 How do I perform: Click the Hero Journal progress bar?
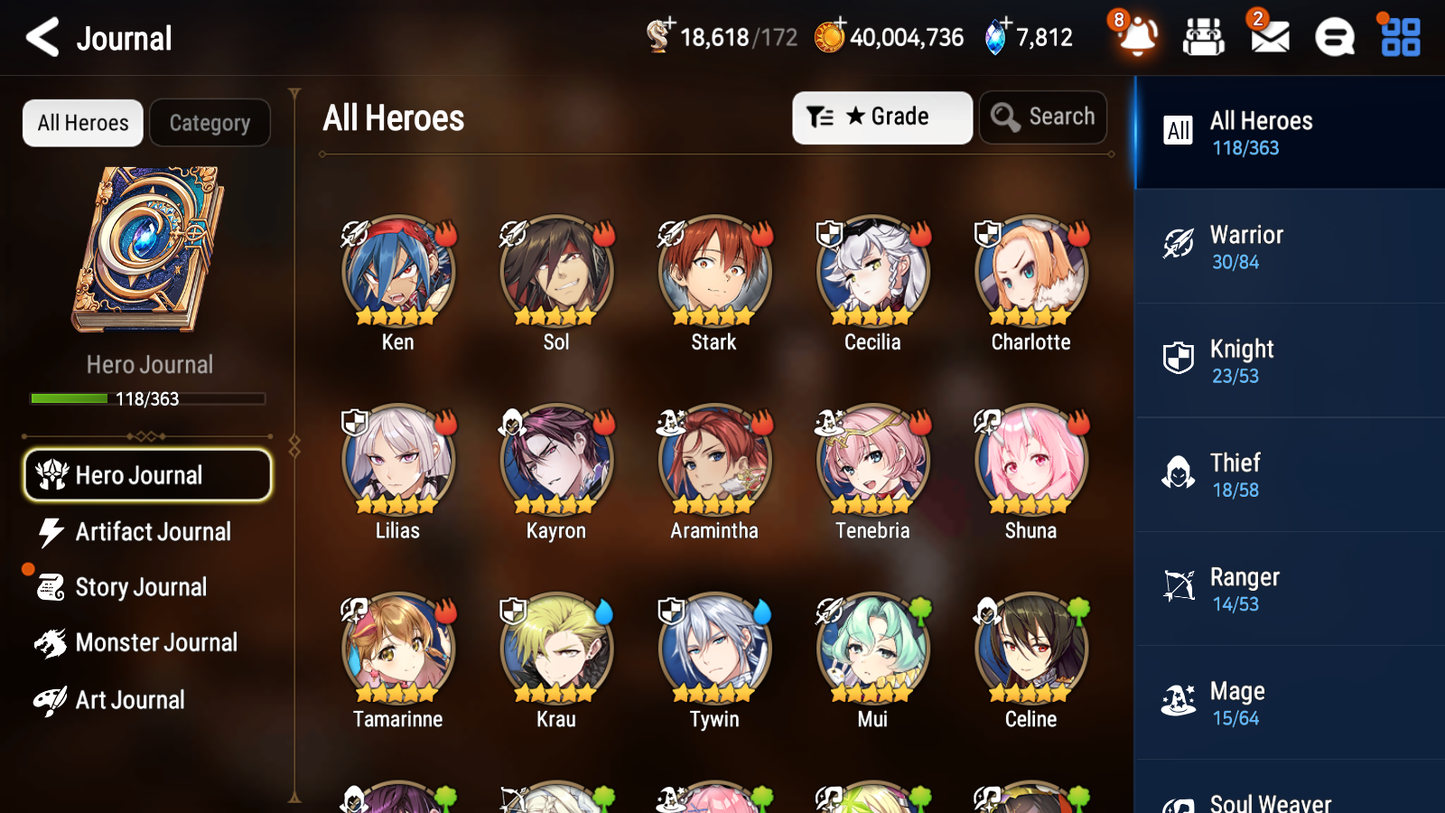pyautogui.click(x=148, y=398)
